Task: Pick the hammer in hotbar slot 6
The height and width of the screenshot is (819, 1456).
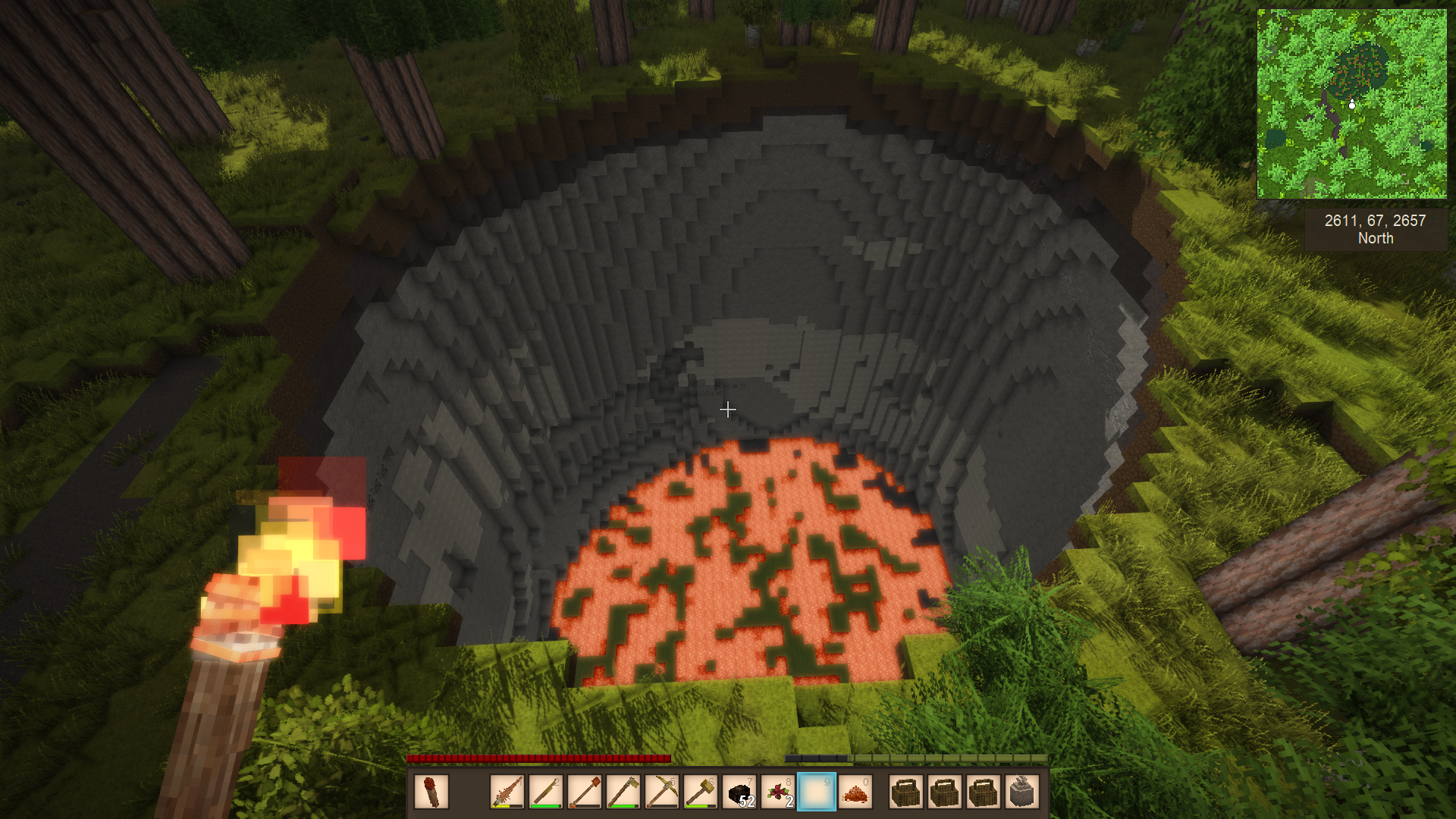Action: click(x=701, y=792)
